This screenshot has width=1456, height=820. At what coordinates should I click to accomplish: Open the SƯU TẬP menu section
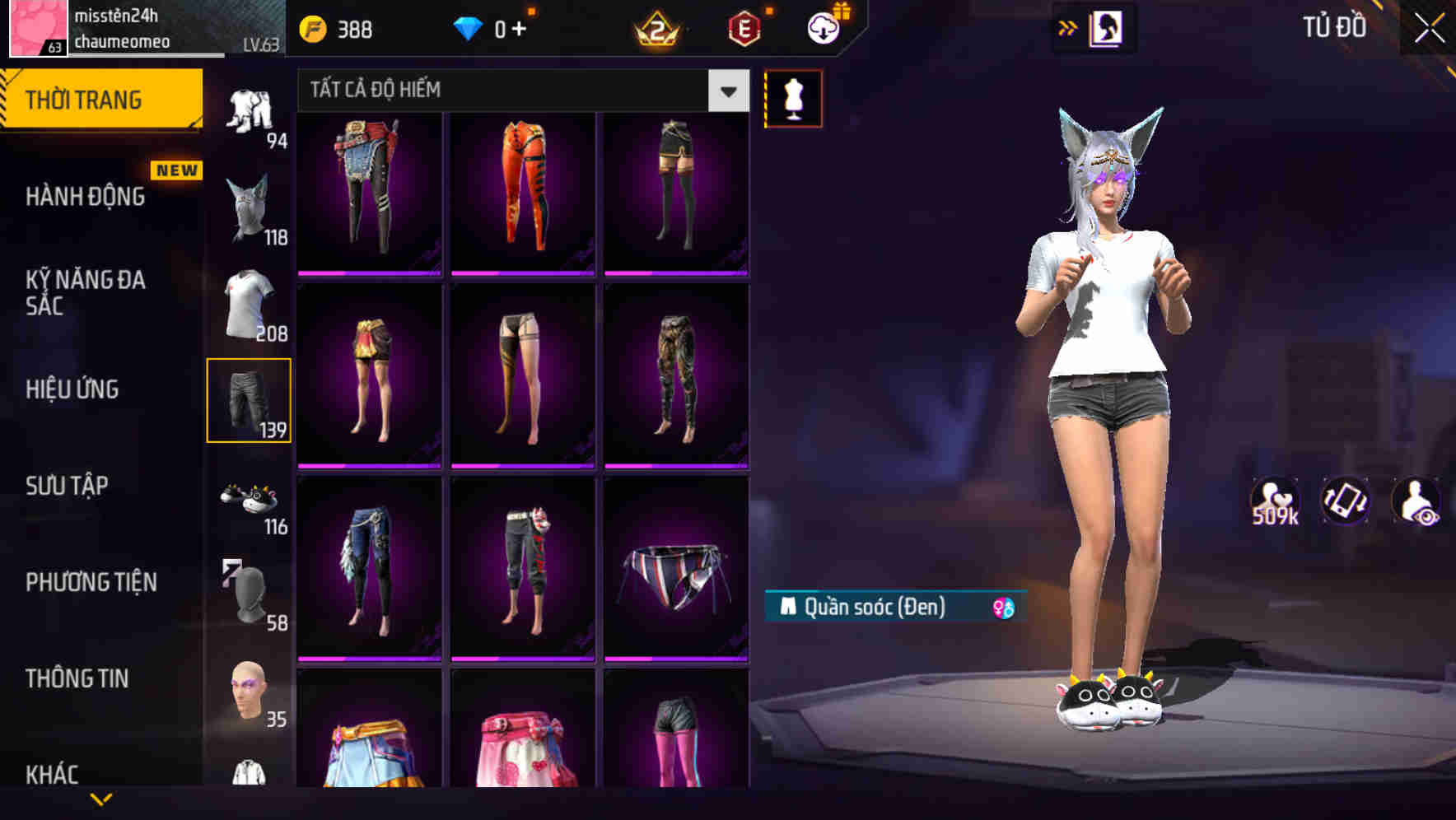click(69, 486)
